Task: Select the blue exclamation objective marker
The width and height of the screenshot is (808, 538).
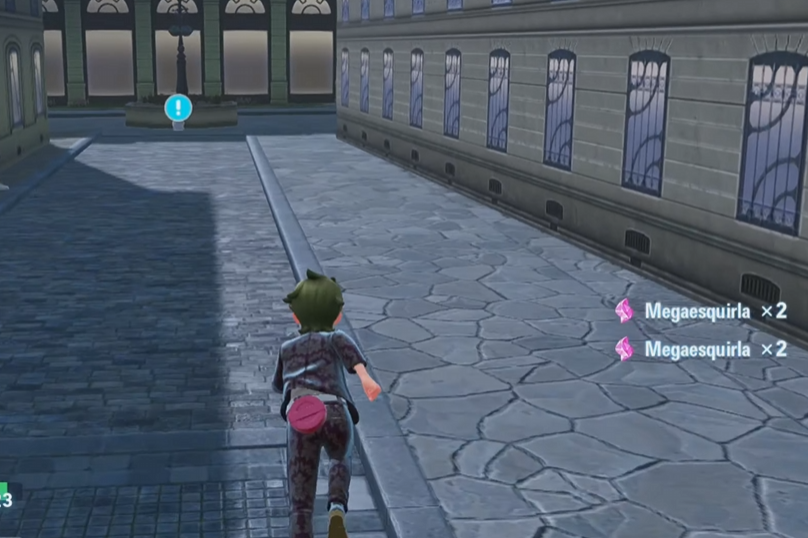Action: coord(178,107)
